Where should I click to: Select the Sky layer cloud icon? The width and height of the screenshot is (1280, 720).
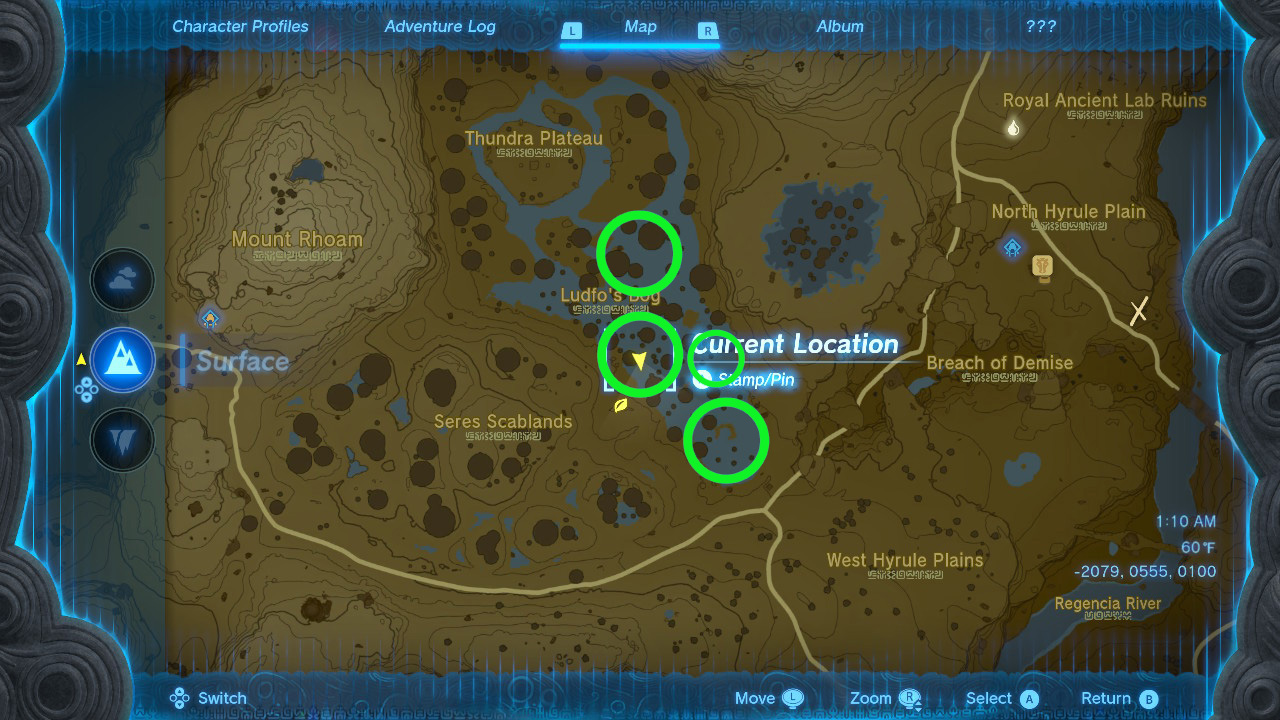tap(121, 280)
